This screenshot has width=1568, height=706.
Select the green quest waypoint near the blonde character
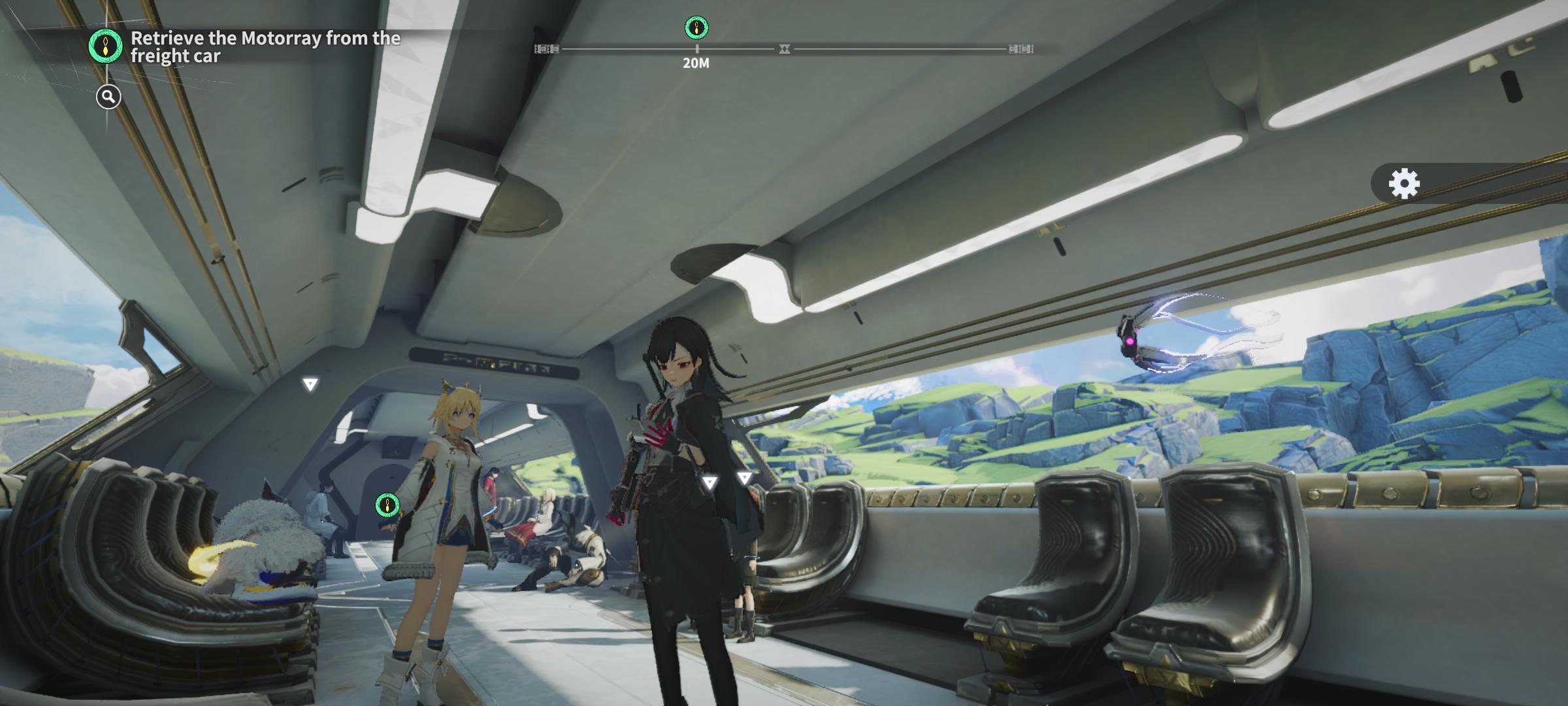coord(387,505)
